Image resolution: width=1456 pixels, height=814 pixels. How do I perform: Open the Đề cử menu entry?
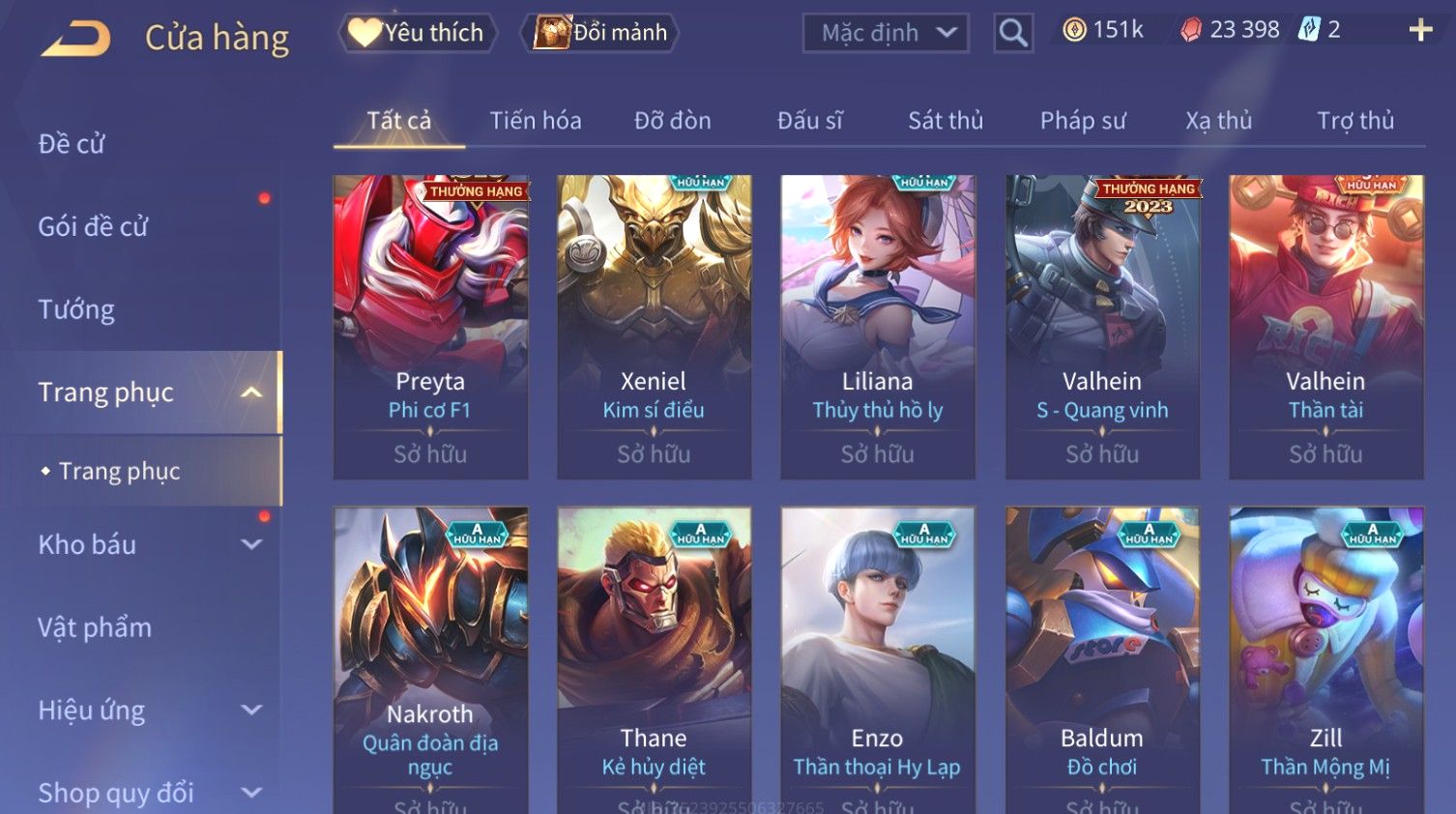72,144
